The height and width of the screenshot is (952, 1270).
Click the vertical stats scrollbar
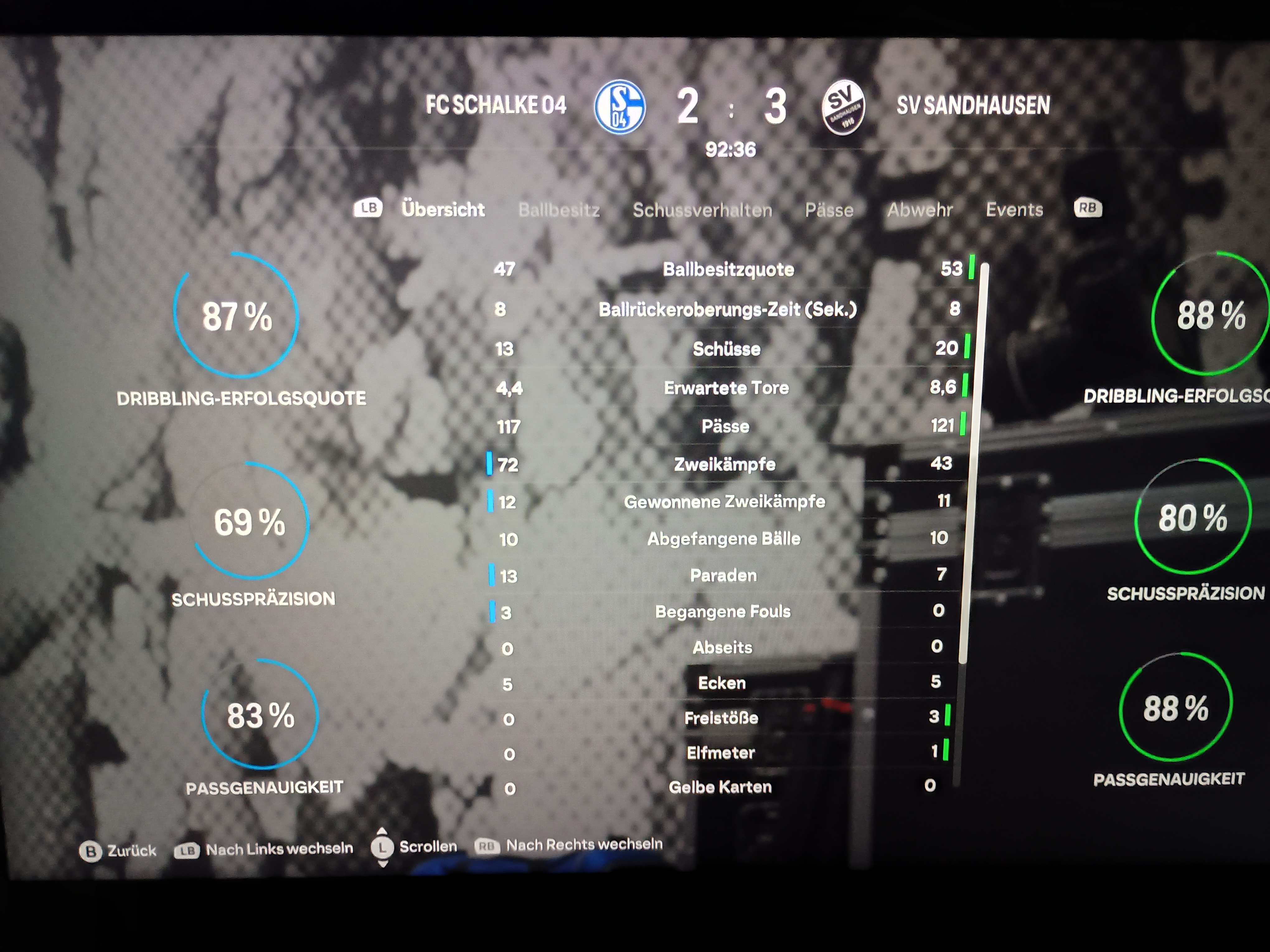[x=973, y=459]
